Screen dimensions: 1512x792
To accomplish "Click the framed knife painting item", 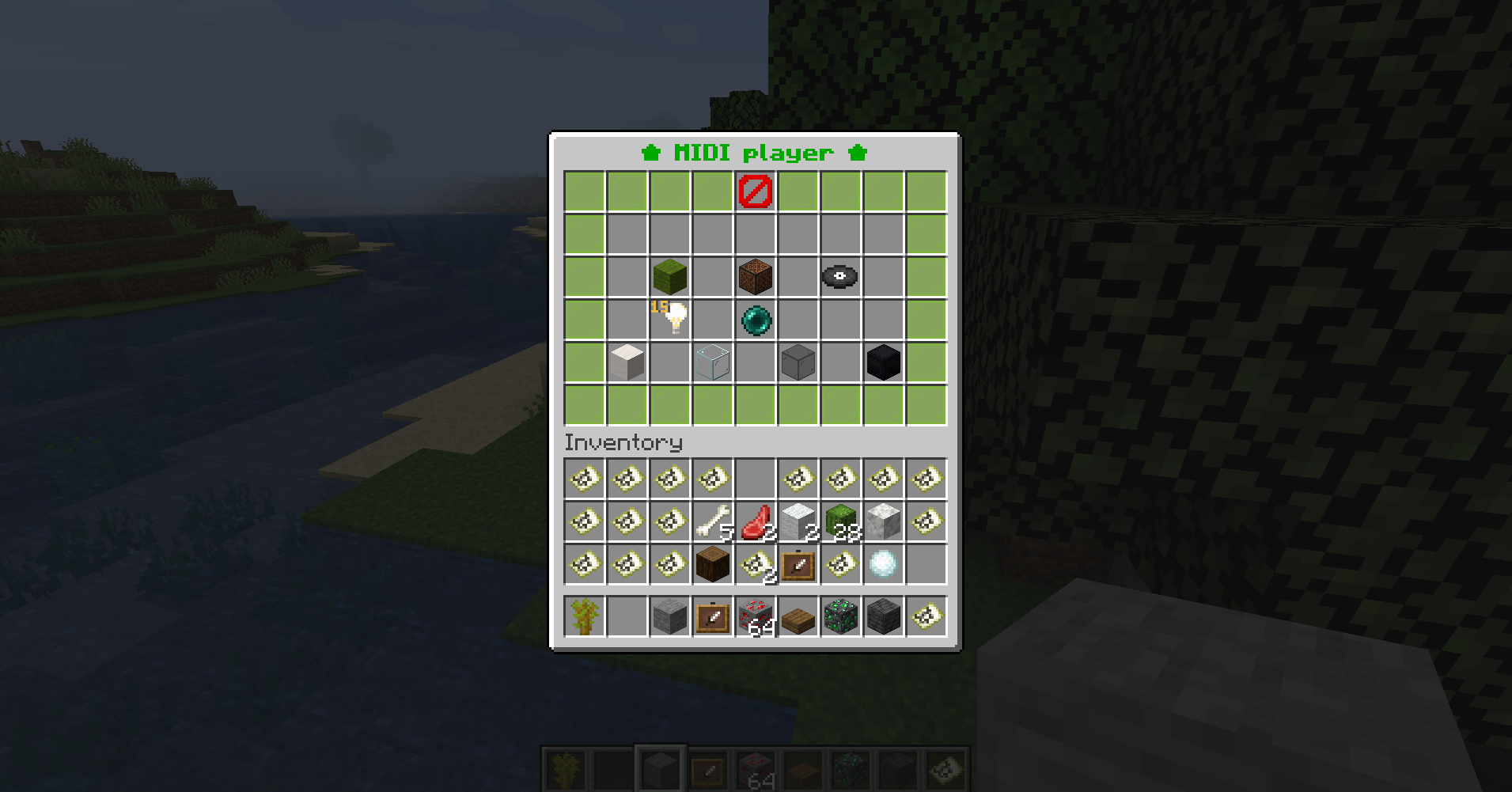I will click(x=798, y=563).
